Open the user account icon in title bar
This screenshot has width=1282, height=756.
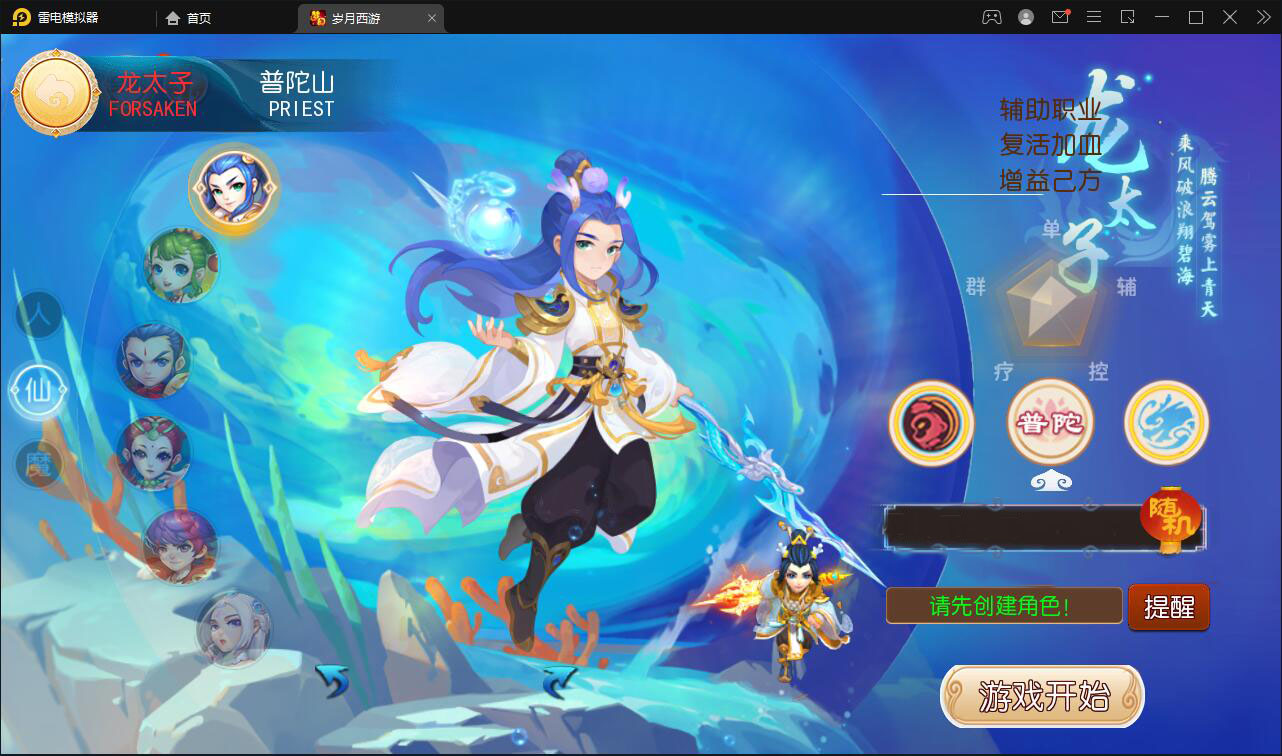(x=1024, y=17)
